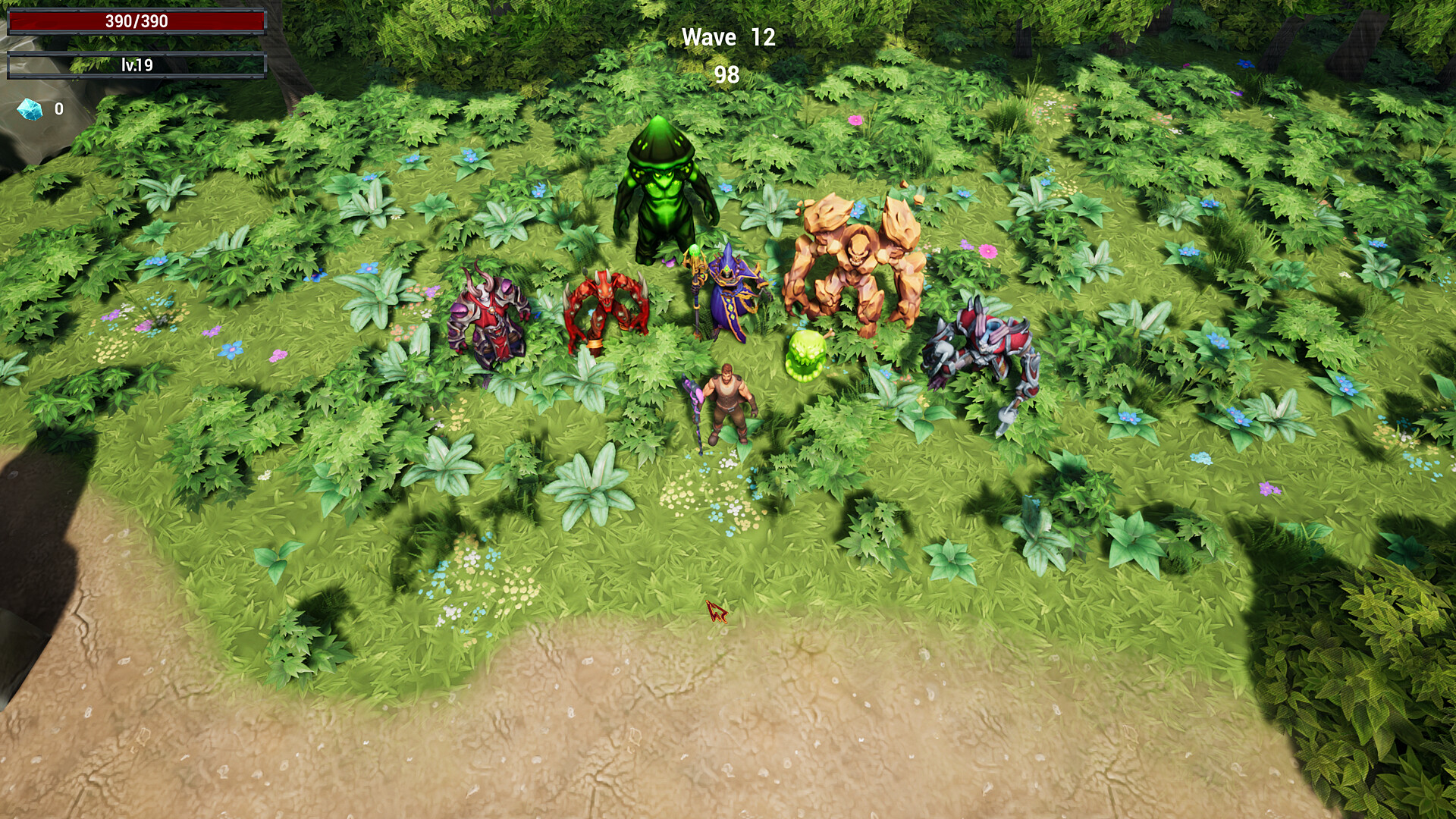Screen dimensions: 1456x819
Task: Click the 98 wave timer number
Action: (726, 74)
